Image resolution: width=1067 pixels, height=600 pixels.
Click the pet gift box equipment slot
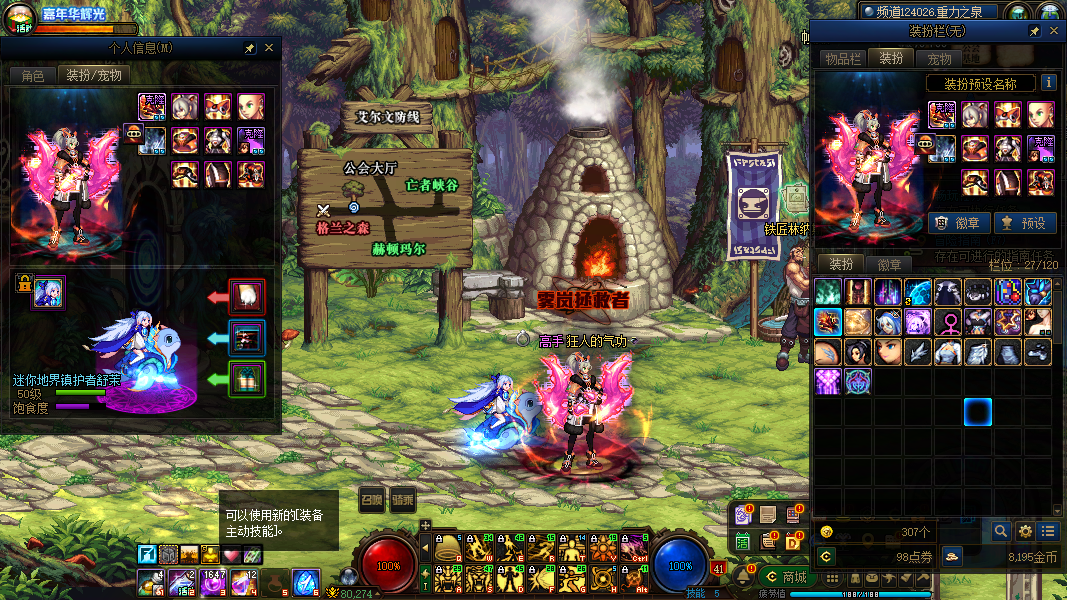click(x=247, y=379)
